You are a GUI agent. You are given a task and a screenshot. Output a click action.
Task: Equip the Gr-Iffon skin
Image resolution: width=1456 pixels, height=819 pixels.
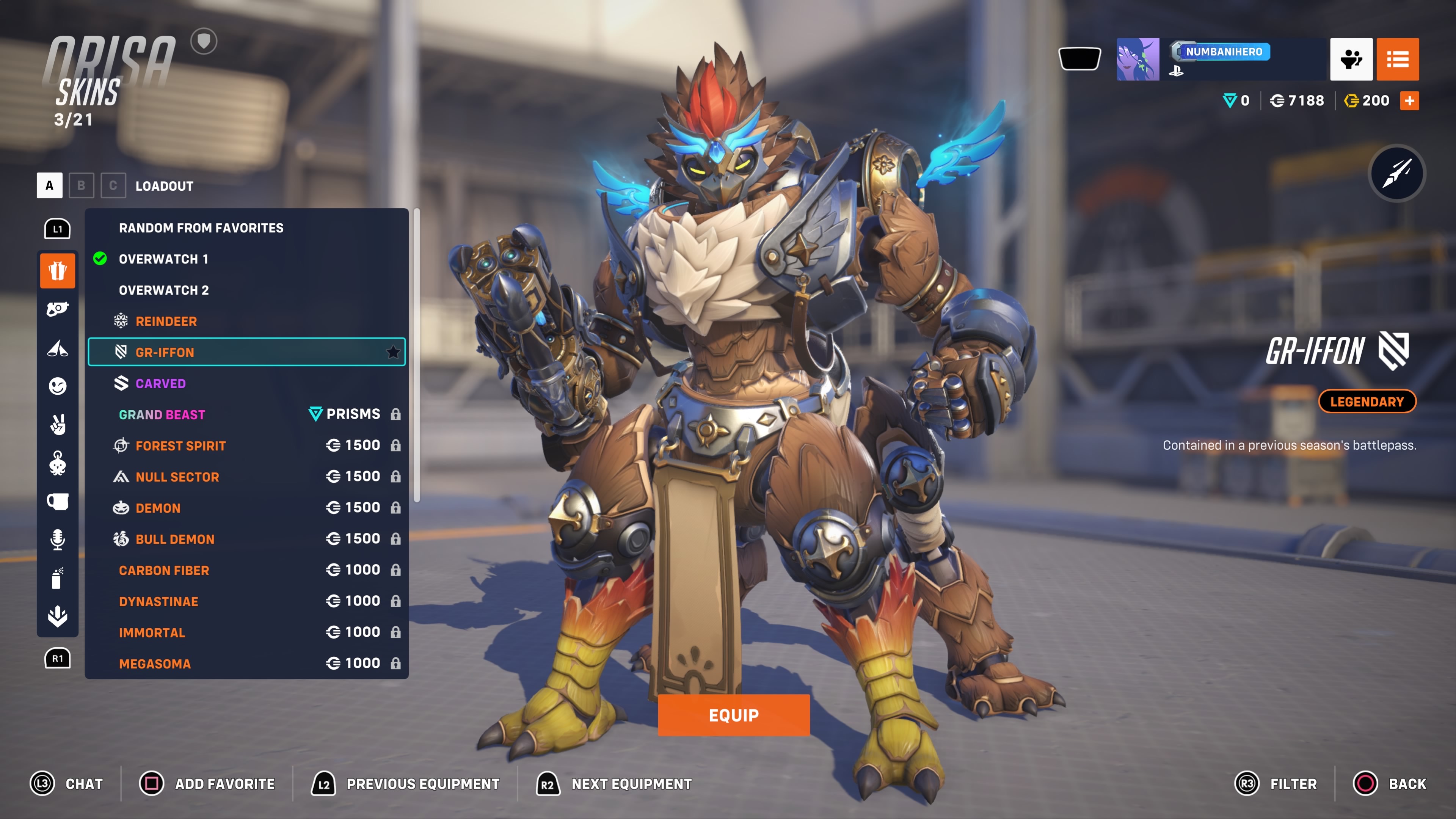733,715
